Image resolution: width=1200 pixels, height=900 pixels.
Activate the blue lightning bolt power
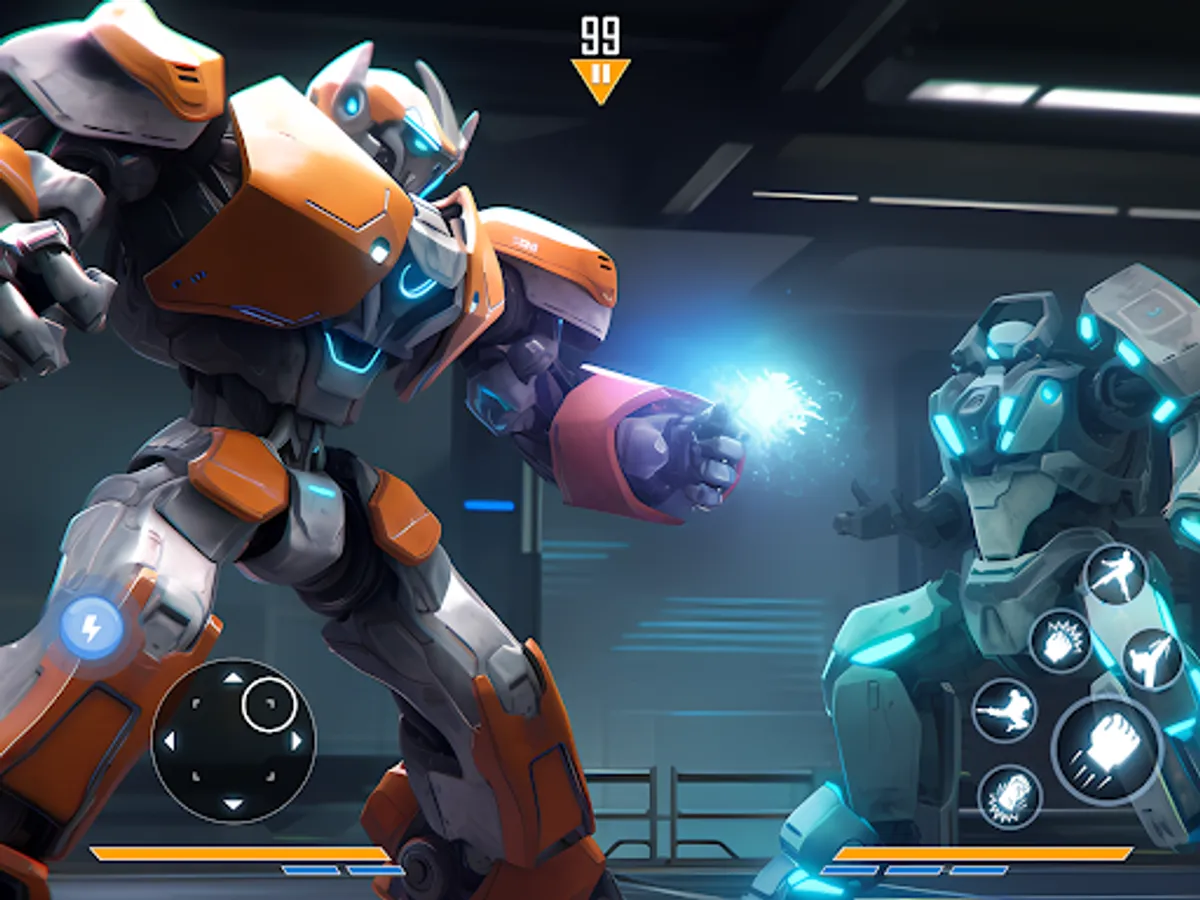point(91,628)
